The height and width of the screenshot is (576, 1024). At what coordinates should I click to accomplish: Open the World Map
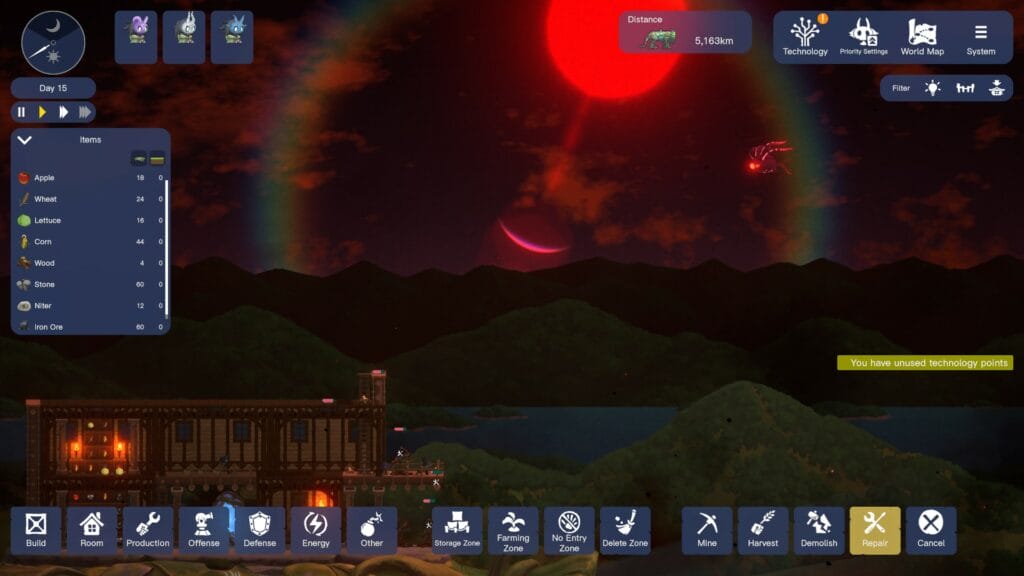[921, 37]
